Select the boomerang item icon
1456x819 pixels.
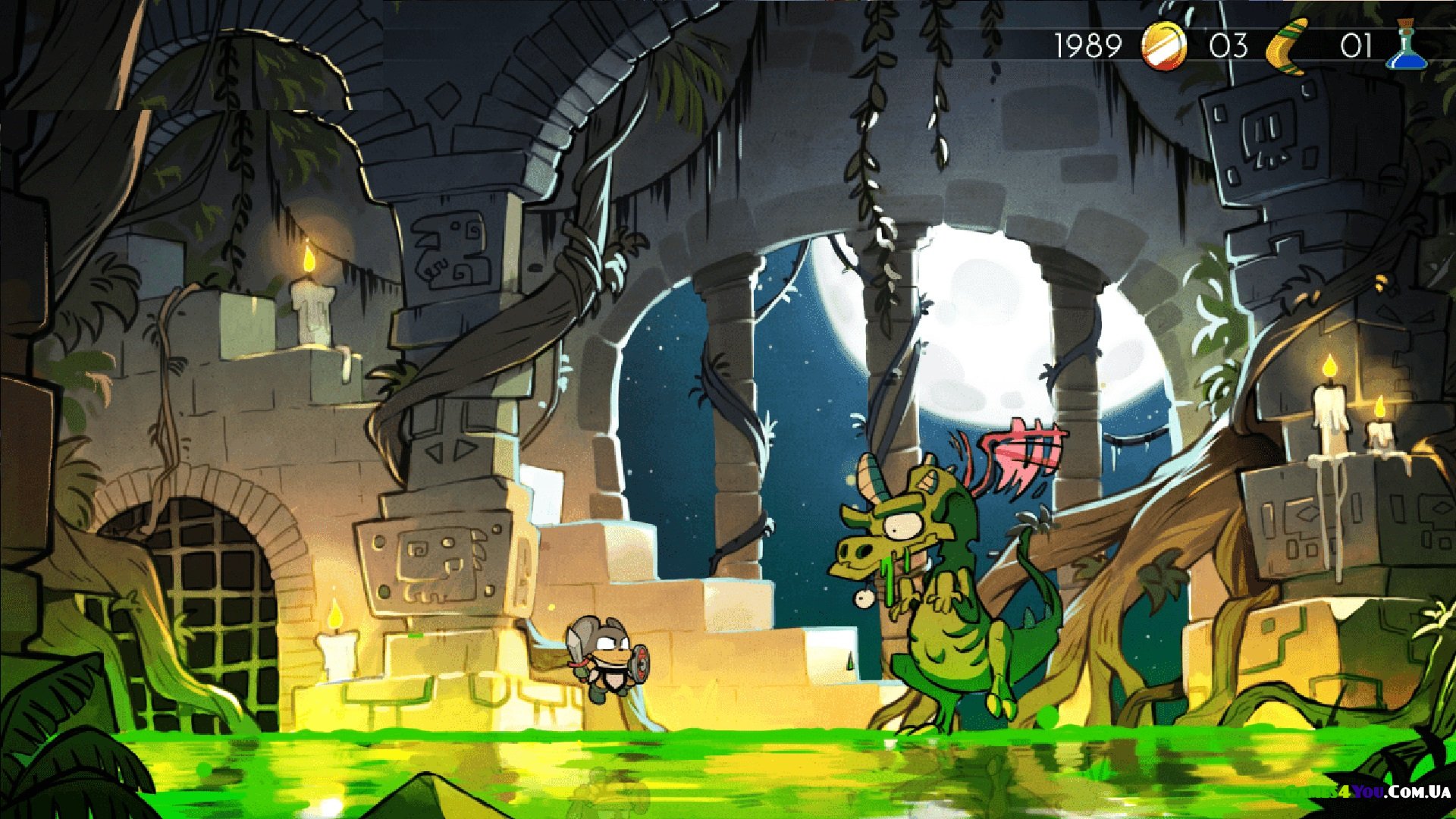(x=1288, y=47)
